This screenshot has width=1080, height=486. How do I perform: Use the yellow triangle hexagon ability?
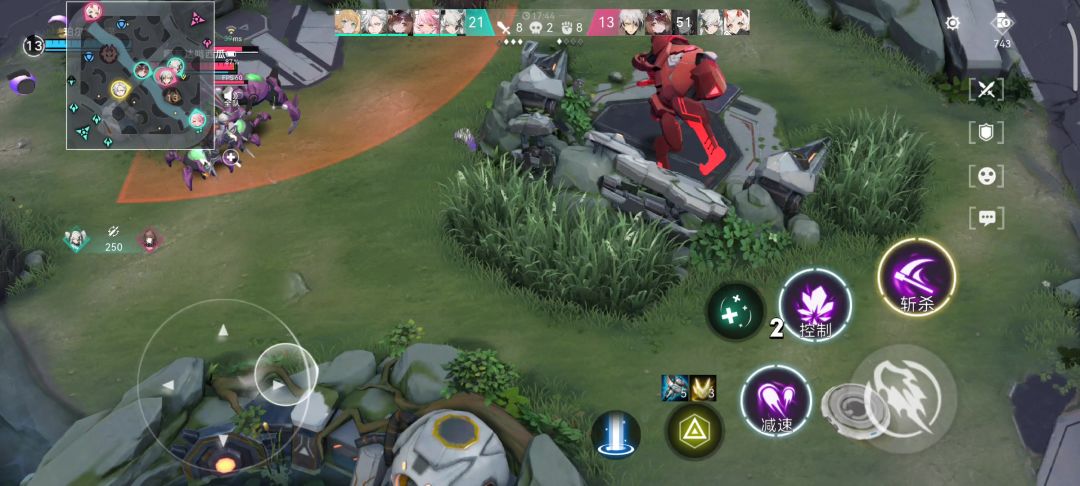(694, 432)
